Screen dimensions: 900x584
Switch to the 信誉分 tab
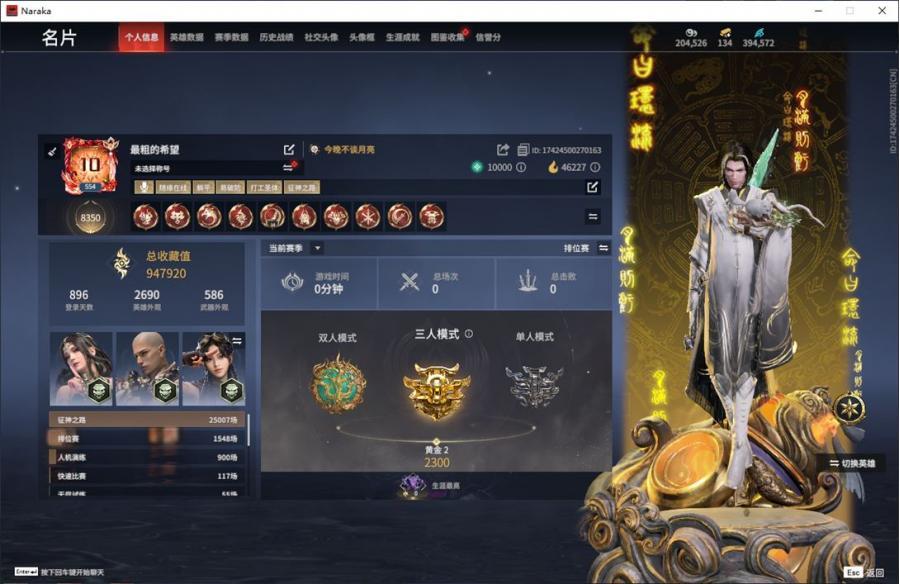point(488,38)
